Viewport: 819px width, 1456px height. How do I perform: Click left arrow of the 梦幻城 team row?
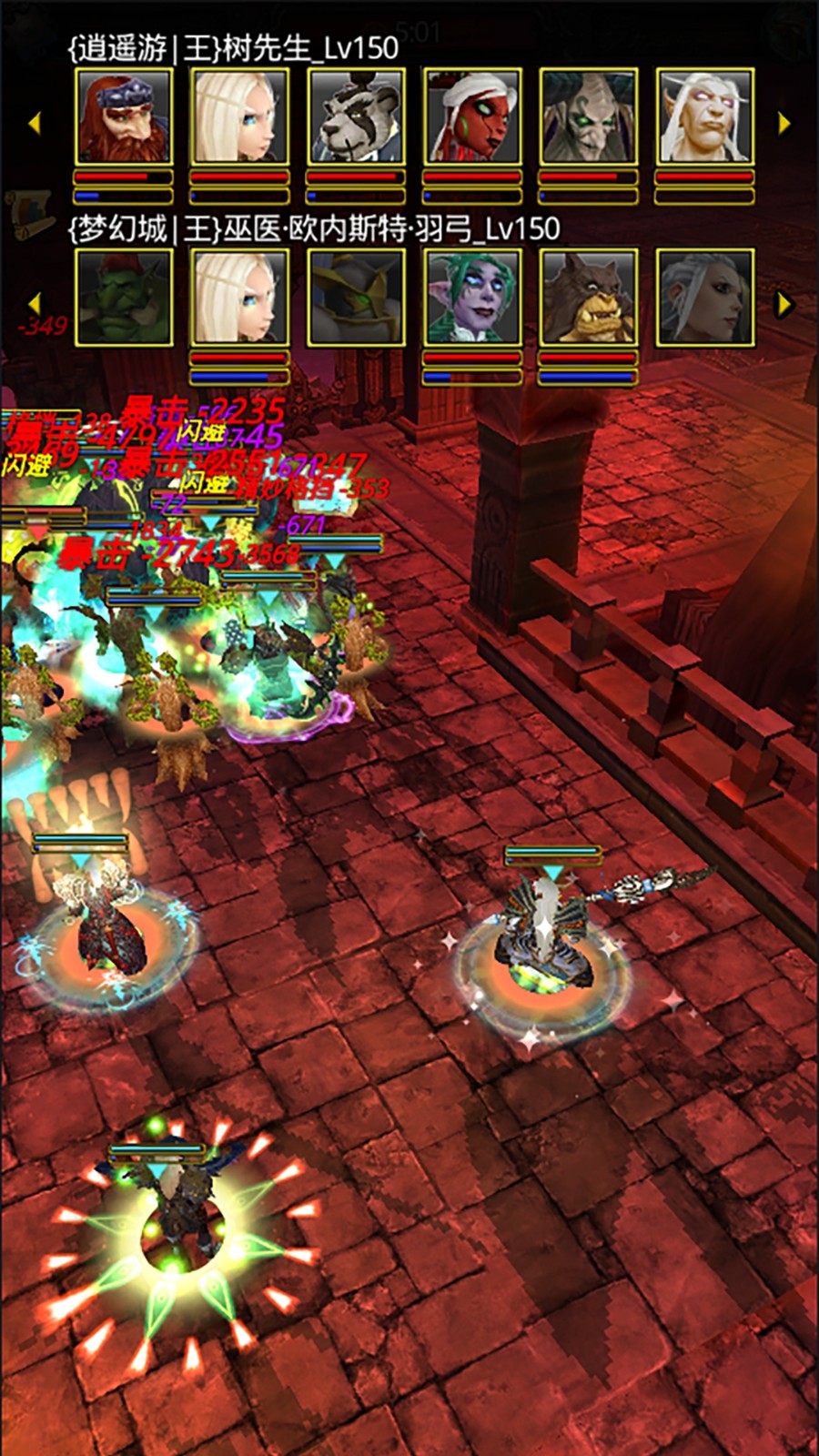35,304
